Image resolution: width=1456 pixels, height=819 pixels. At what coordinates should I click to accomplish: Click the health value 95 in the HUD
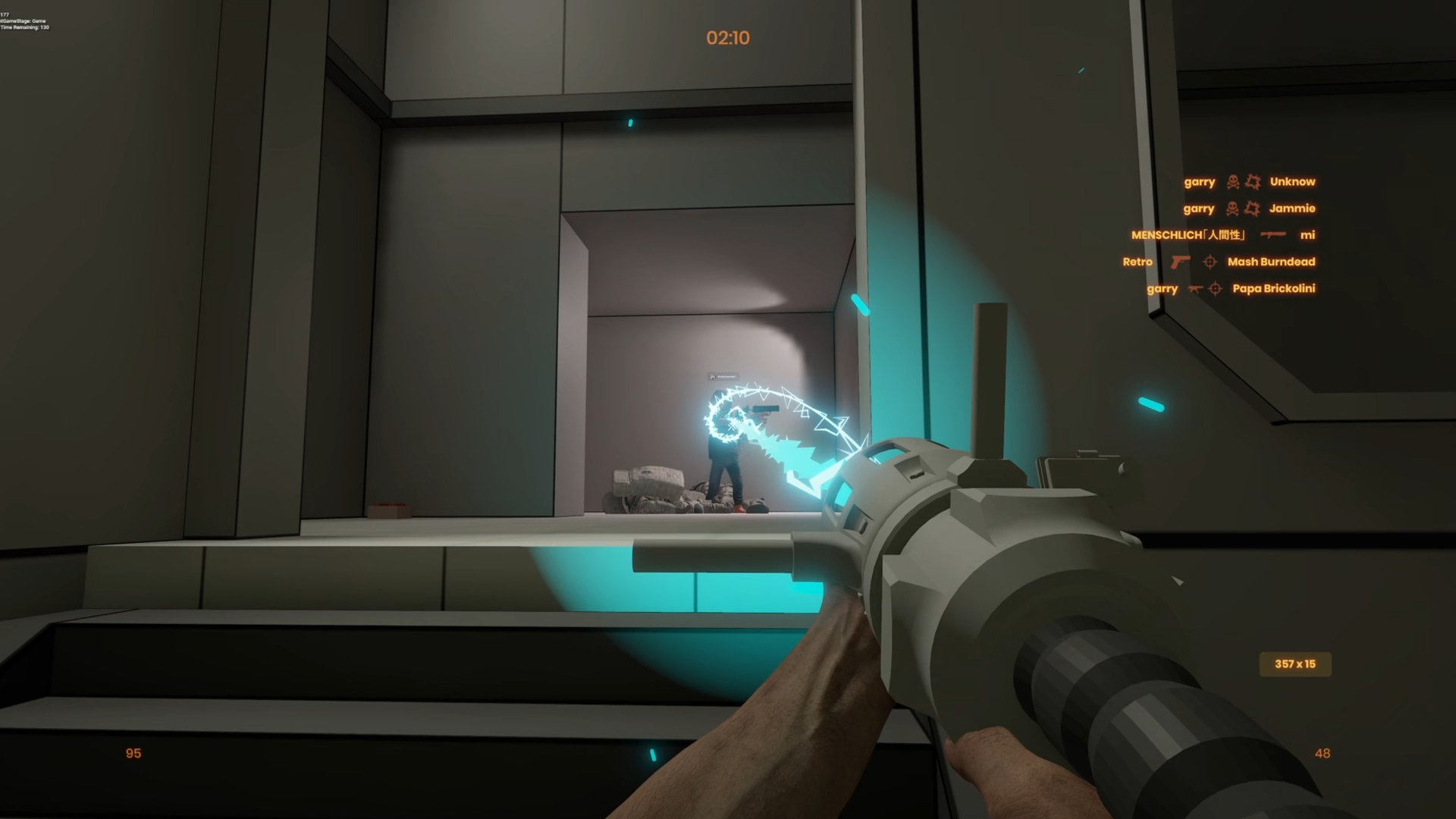(133, 753)
